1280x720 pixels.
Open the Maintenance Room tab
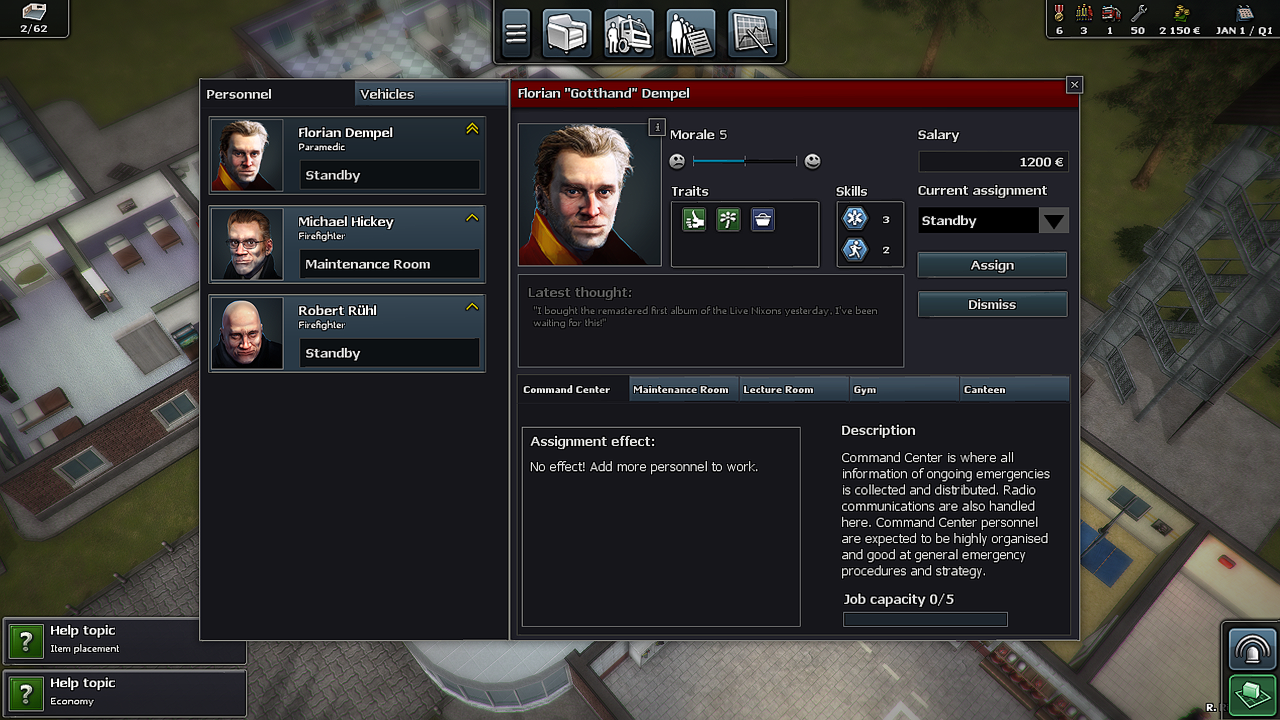coord(683,388)
